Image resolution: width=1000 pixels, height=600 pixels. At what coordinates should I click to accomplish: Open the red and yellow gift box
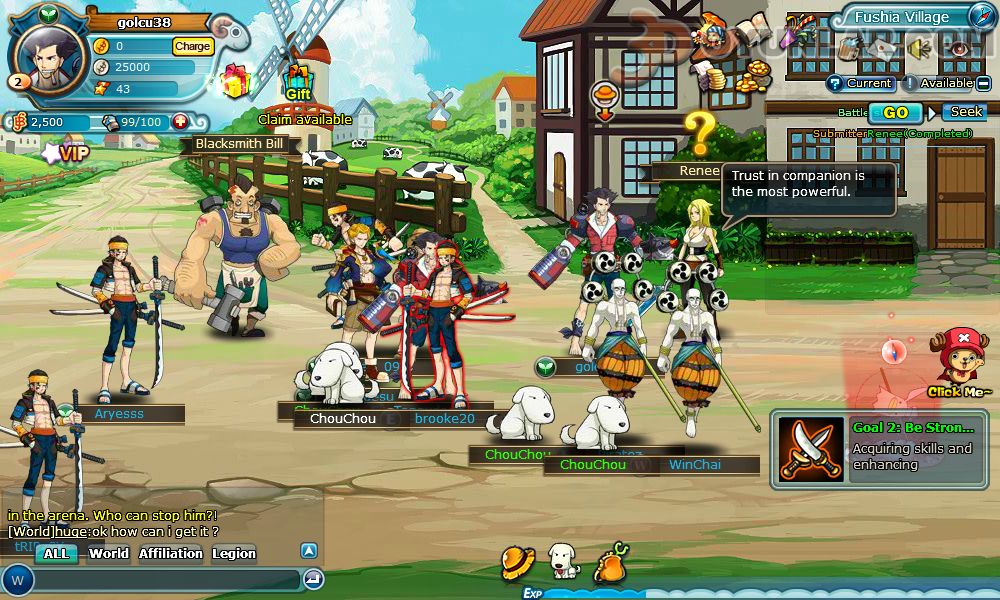pyautogui.click(x=235, y=80)
